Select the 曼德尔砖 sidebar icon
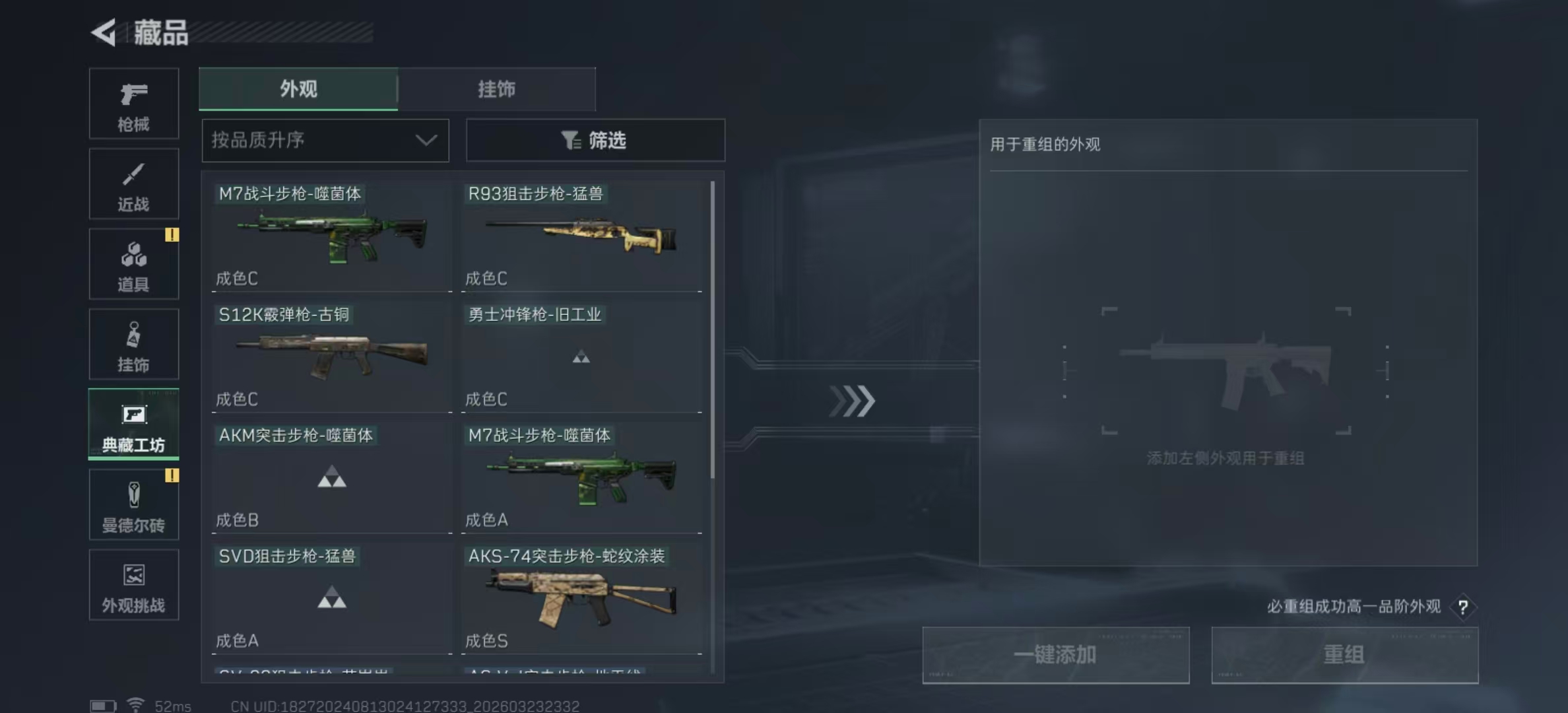This screenshot has height=713, width=1568. pyautogui.click(x=133, y=504)
